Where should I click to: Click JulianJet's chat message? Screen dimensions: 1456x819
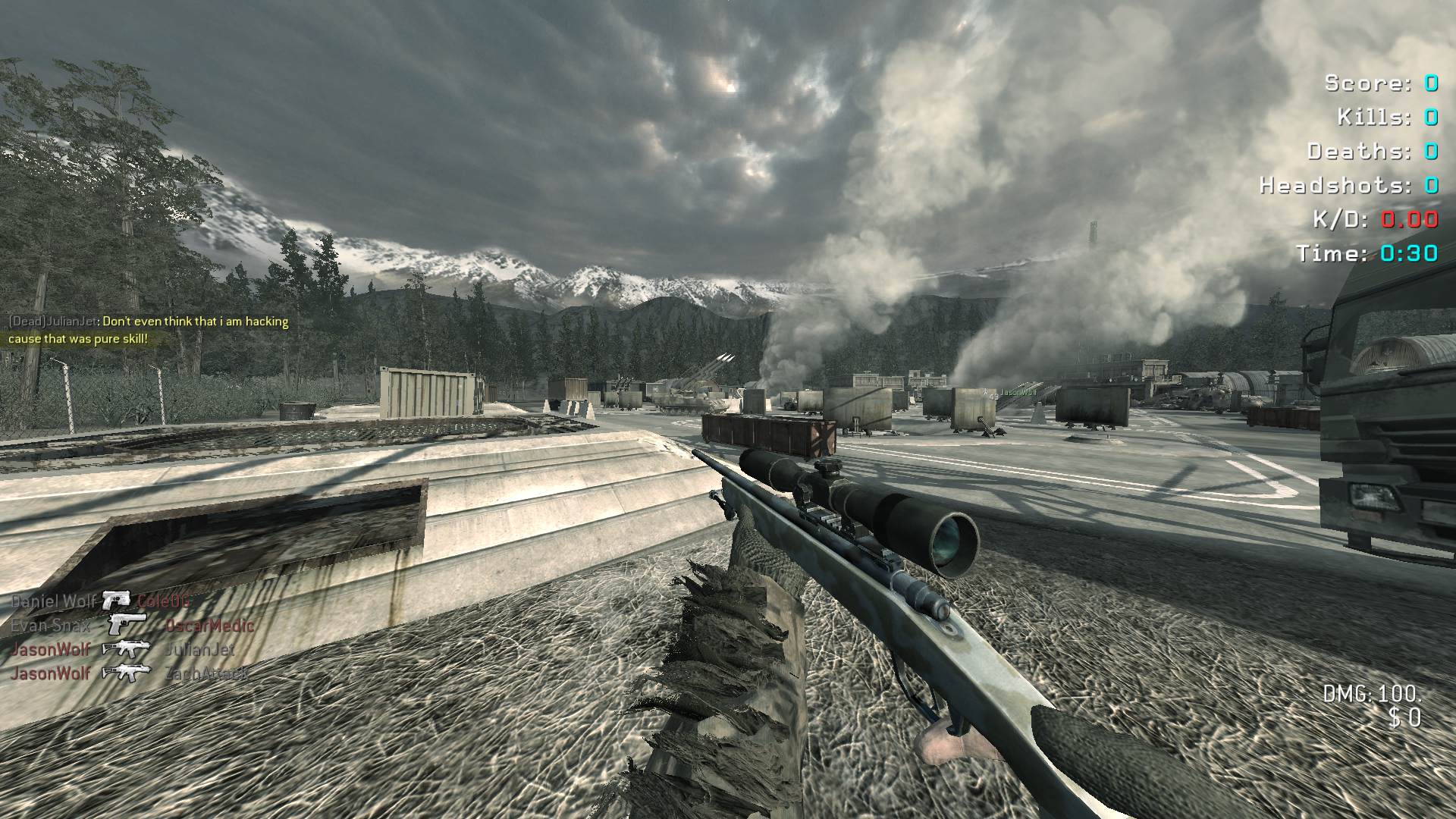[x=149, y=330]
